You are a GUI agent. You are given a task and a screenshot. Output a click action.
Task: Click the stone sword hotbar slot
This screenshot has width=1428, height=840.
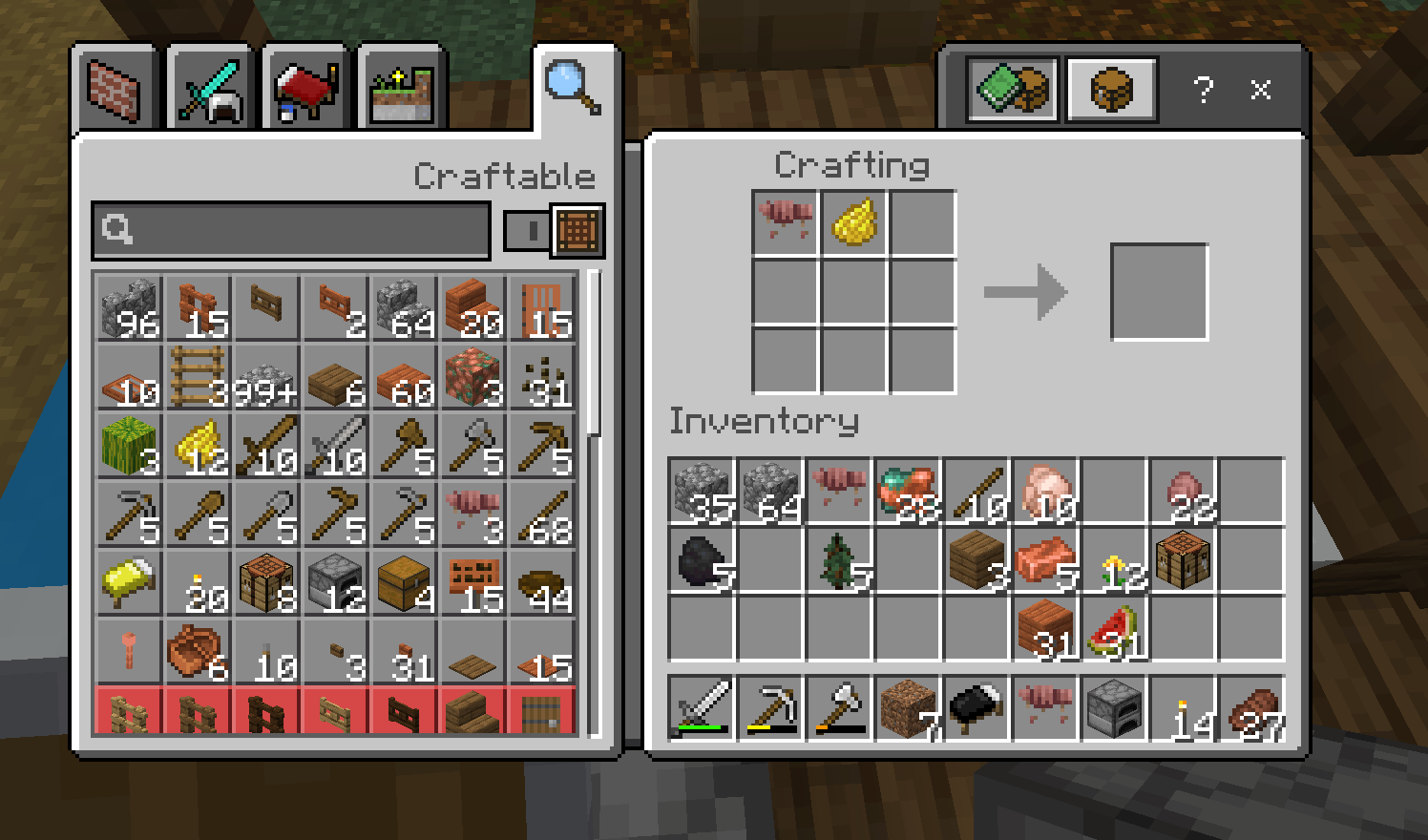pos(702,708)
